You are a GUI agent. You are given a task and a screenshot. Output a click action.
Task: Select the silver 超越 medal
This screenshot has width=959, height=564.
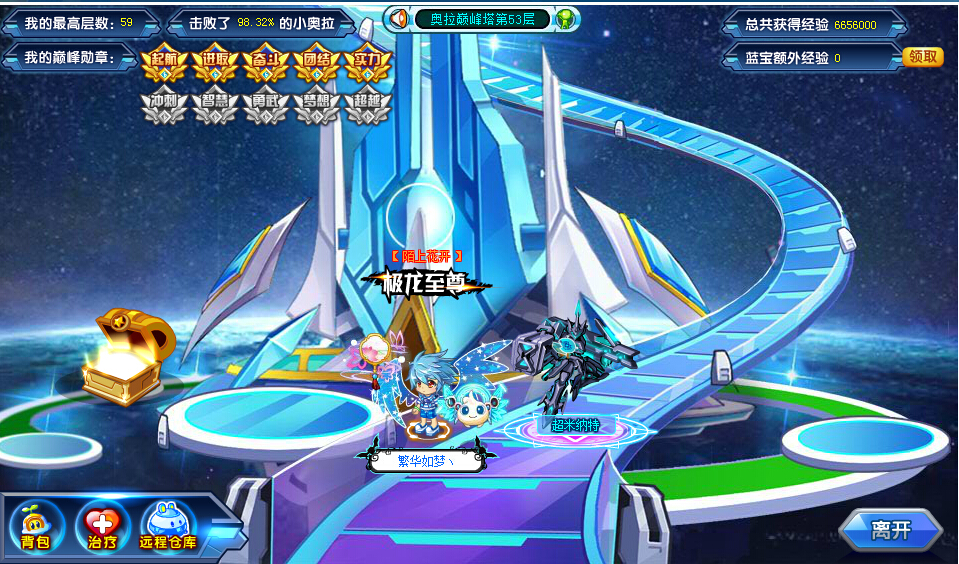366,105
